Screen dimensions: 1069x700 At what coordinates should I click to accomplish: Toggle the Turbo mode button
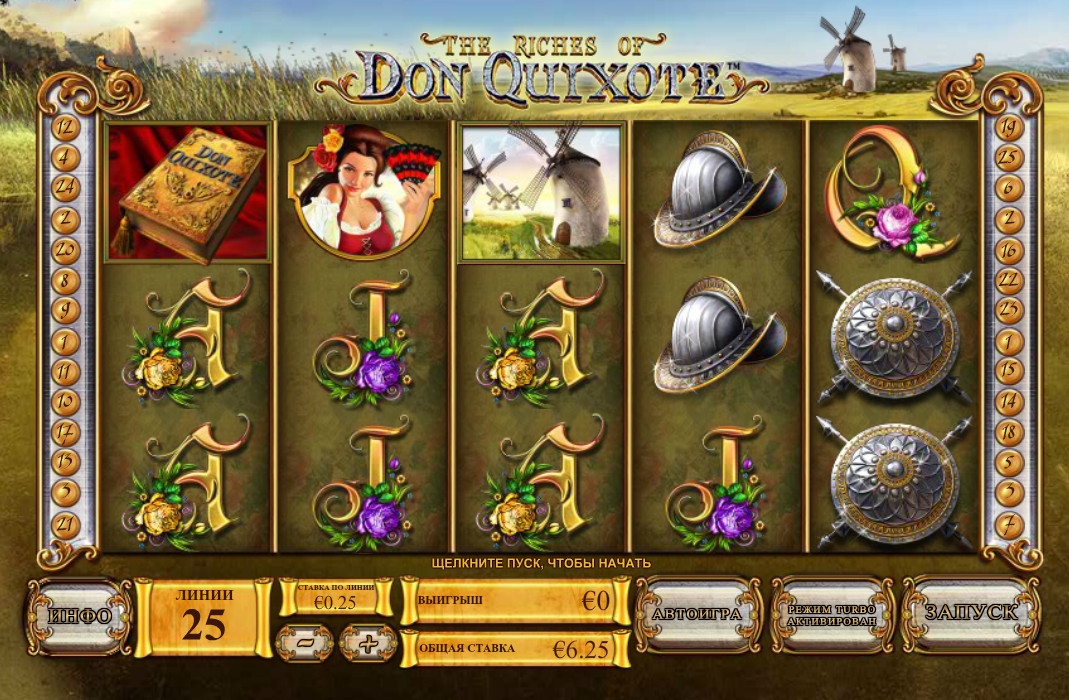(832, 615)
